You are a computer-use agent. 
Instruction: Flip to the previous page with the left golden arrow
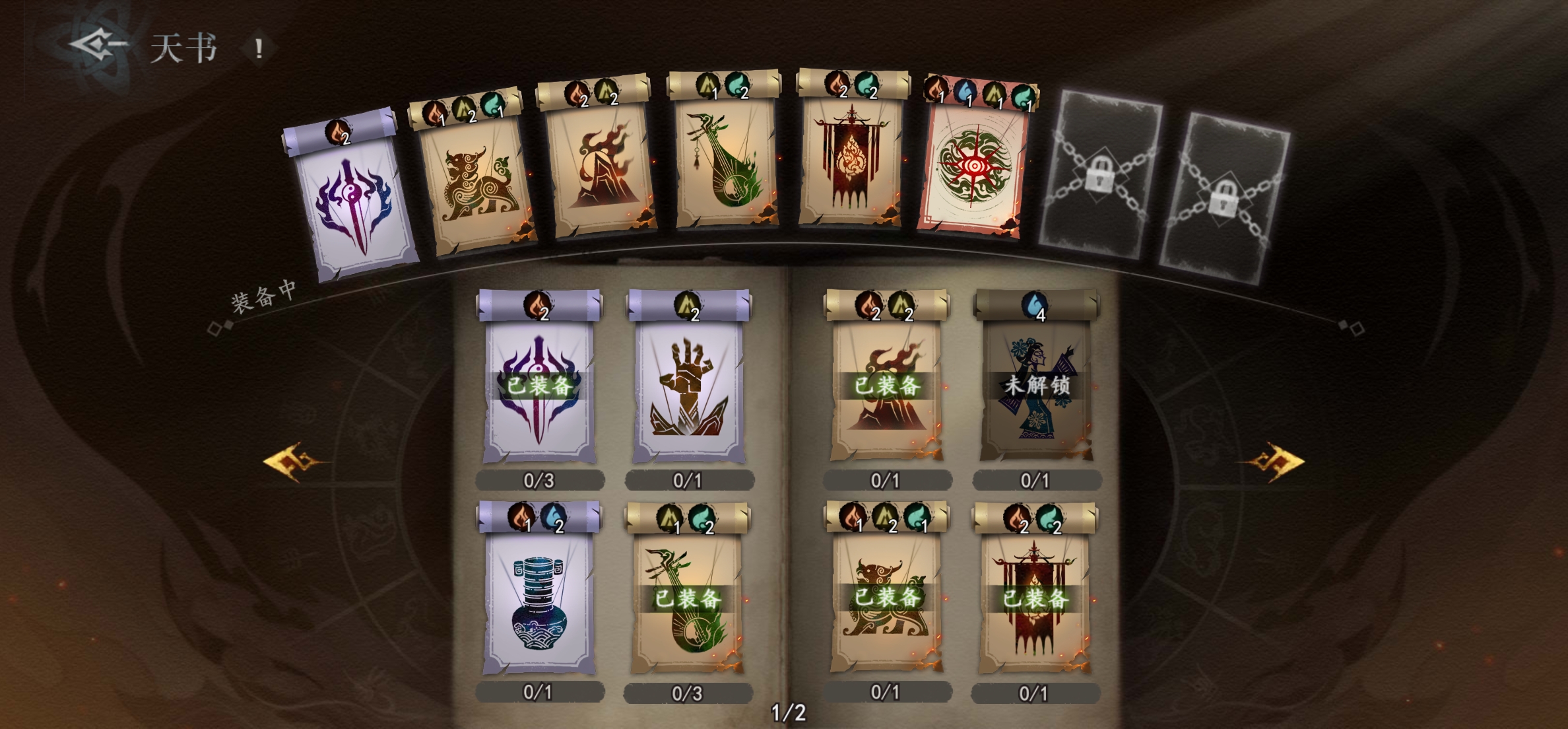tap(293, 461)
